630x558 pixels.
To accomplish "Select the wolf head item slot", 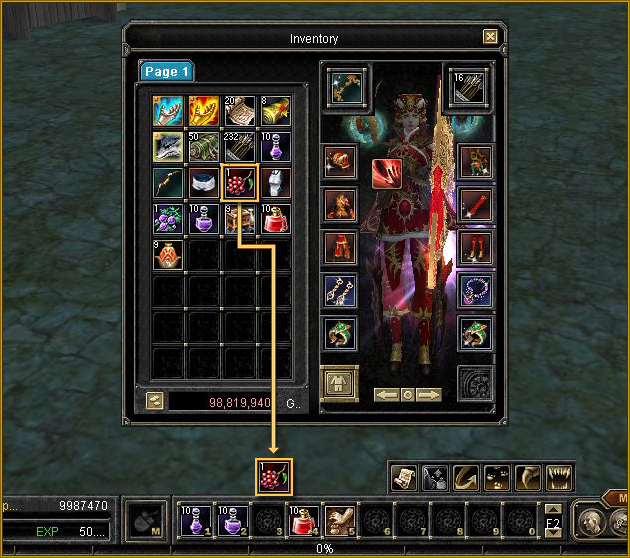I will [166, 147].
